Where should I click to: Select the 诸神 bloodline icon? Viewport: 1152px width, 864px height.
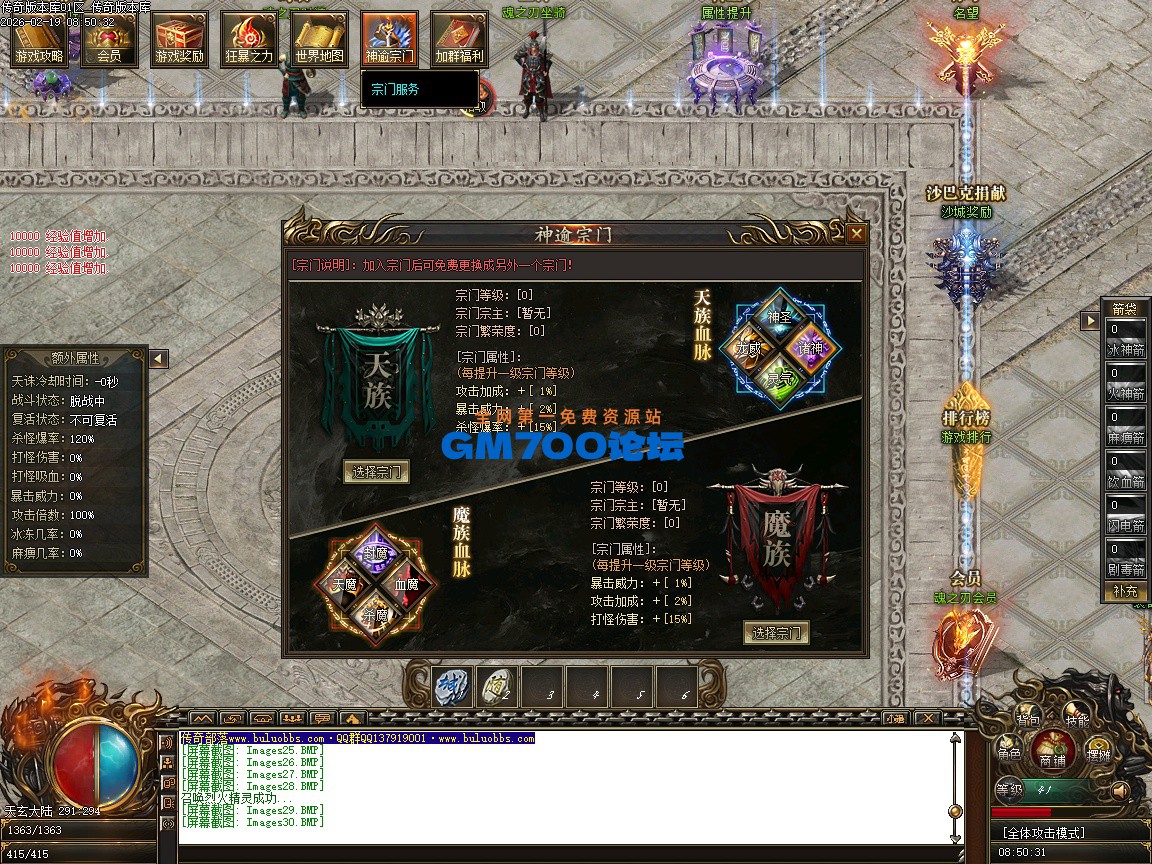tap(808, 348)
